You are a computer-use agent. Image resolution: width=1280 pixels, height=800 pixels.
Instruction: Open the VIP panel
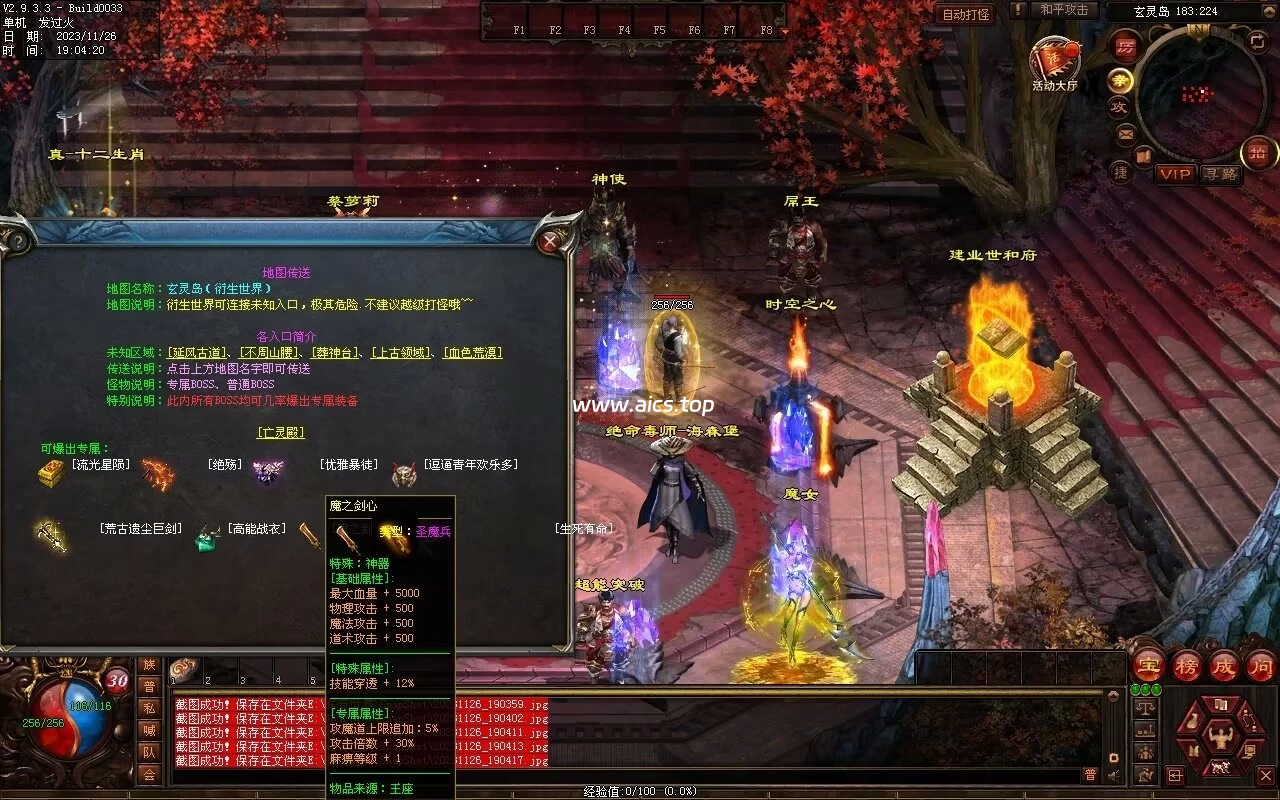pos(1175,174)
